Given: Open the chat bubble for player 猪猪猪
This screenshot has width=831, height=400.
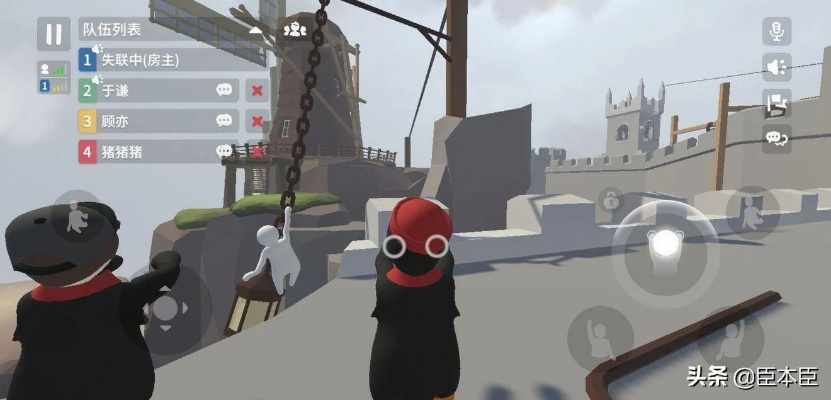Looking at the screenshot, I should 225,152.
